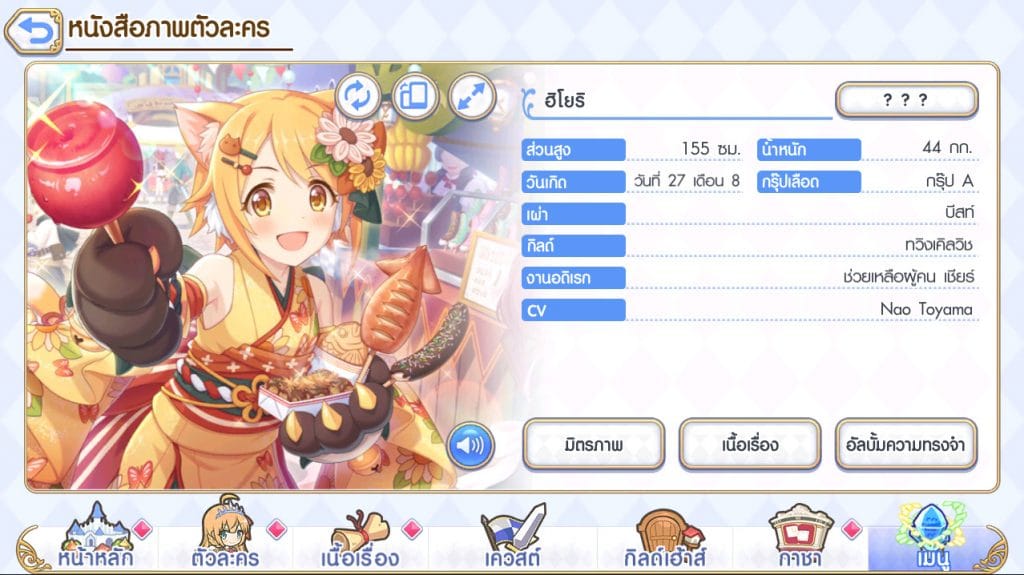Go back using the arrow button

33,32
